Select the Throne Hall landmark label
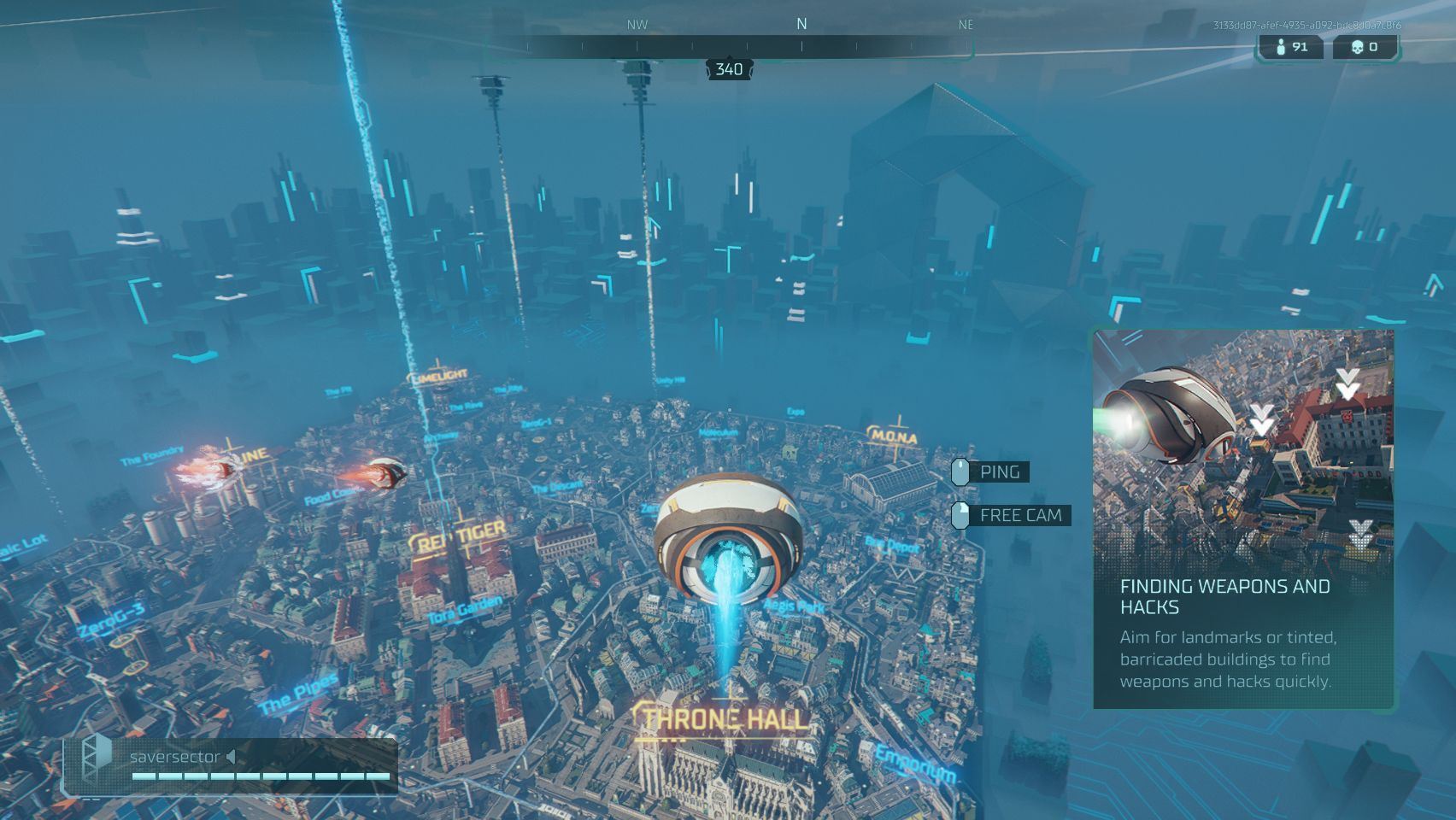 coord(724,719)
